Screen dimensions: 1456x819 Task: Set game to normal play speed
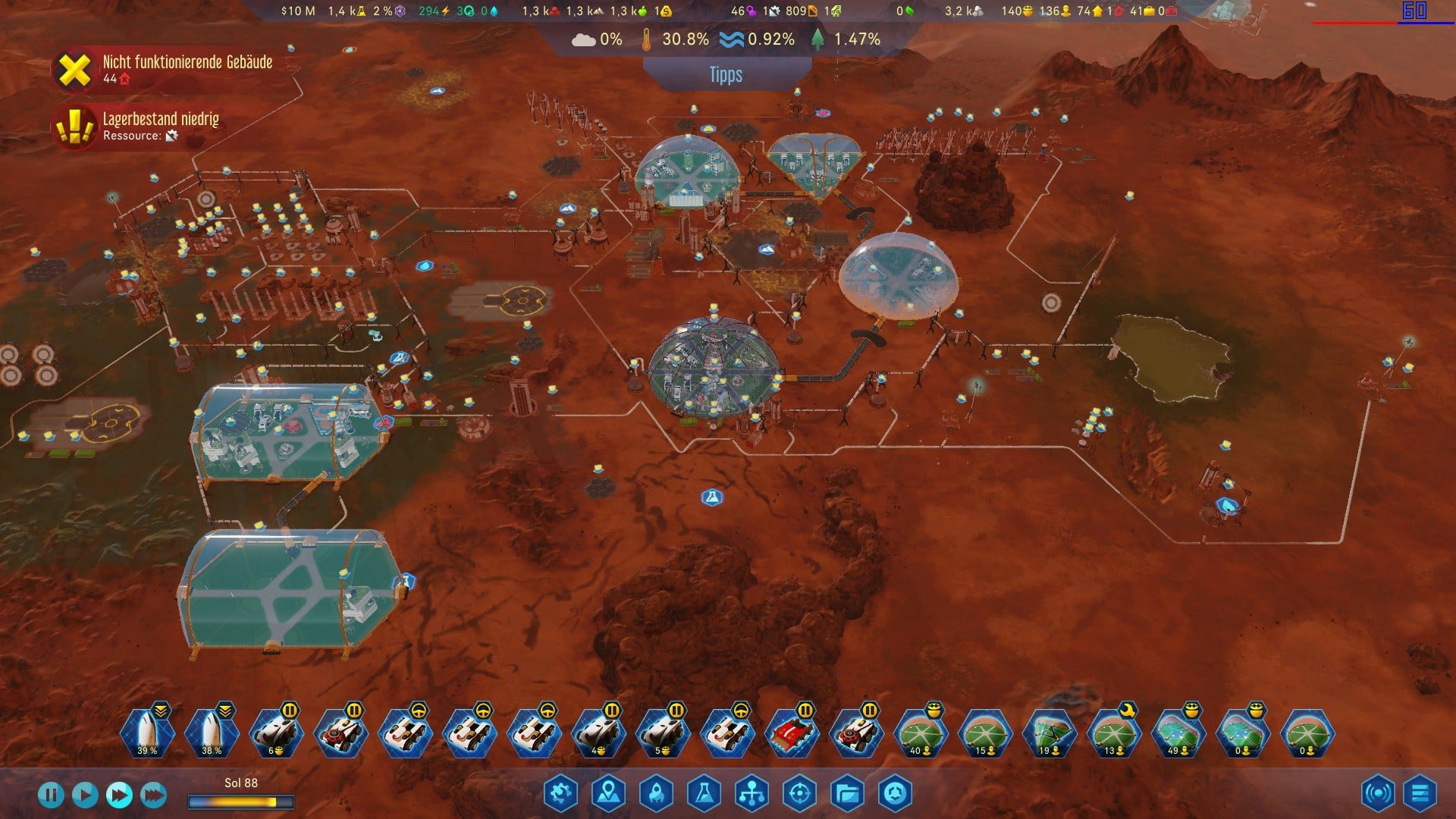pos(85,795)
